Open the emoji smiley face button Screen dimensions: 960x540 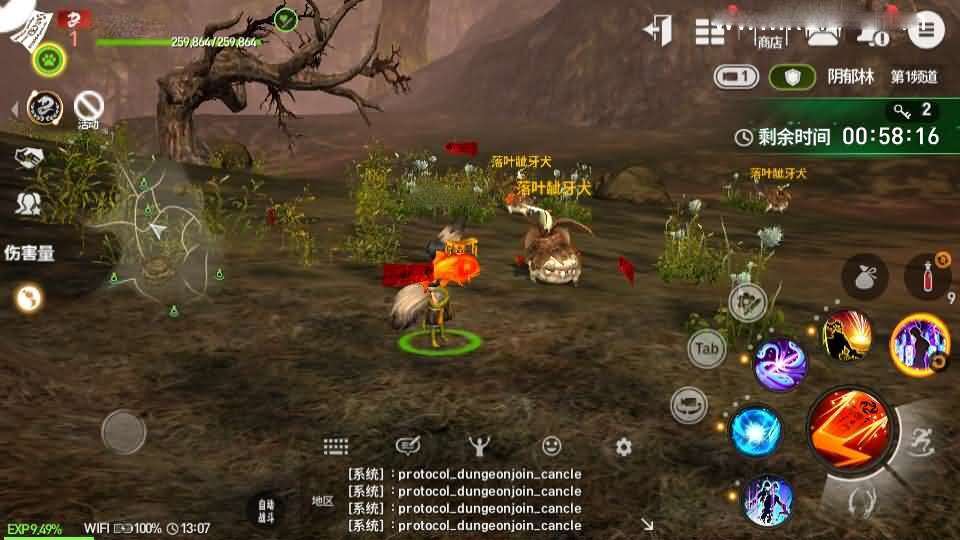point(551,446)
